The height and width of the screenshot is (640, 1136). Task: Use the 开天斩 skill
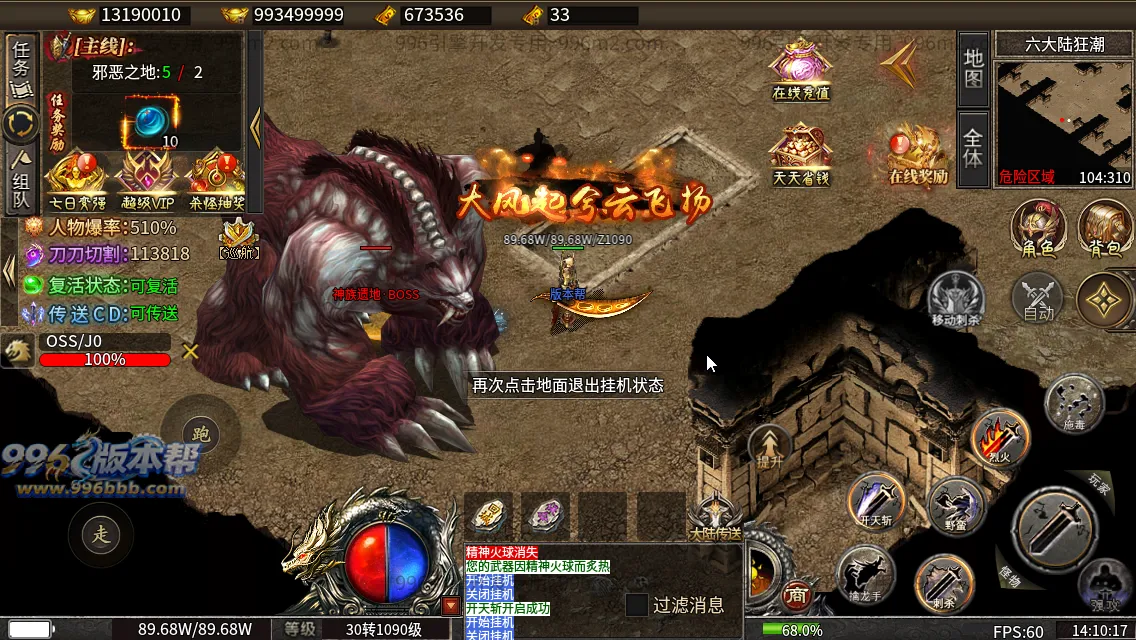(x=877, y=498)
